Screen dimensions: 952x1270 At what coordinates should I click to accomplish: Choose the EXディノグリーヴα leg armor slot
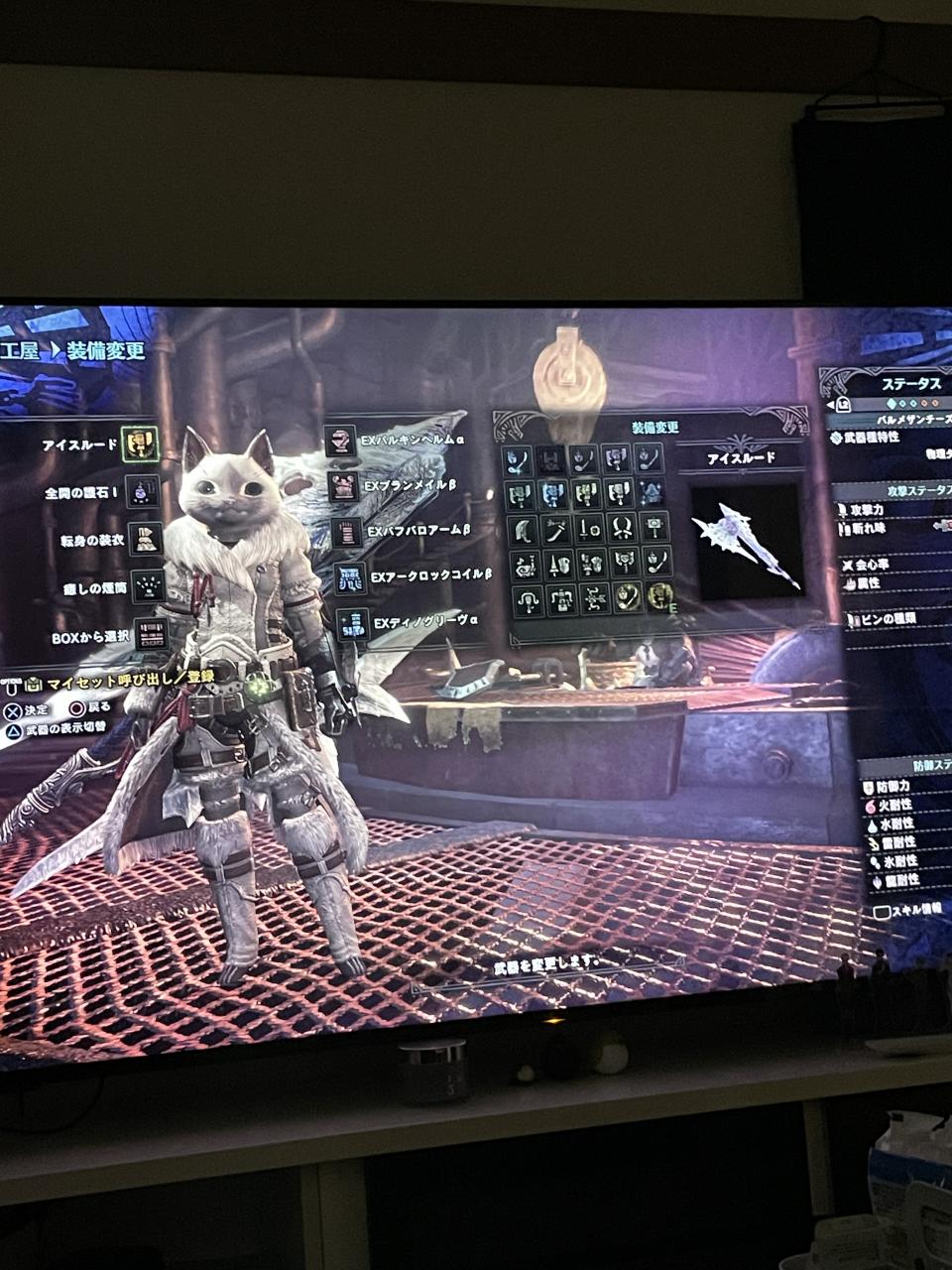pyautogui.click(x=352, y=624)
